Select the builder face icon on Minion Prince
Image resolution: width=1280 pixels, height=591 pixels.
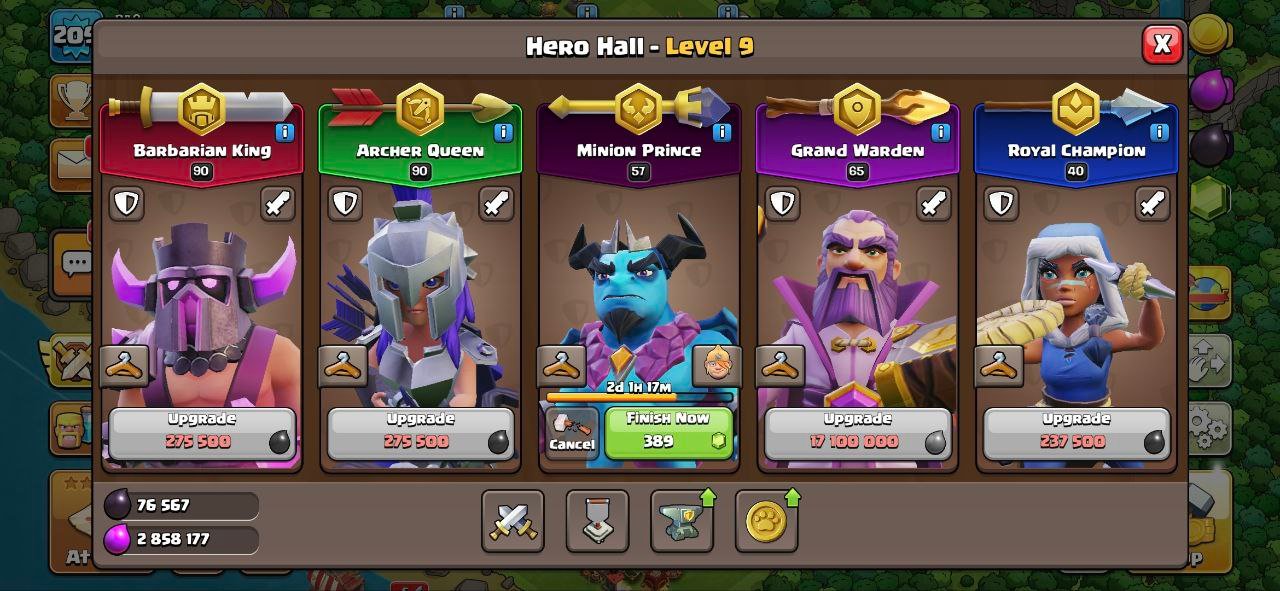(x=716, y=366)
